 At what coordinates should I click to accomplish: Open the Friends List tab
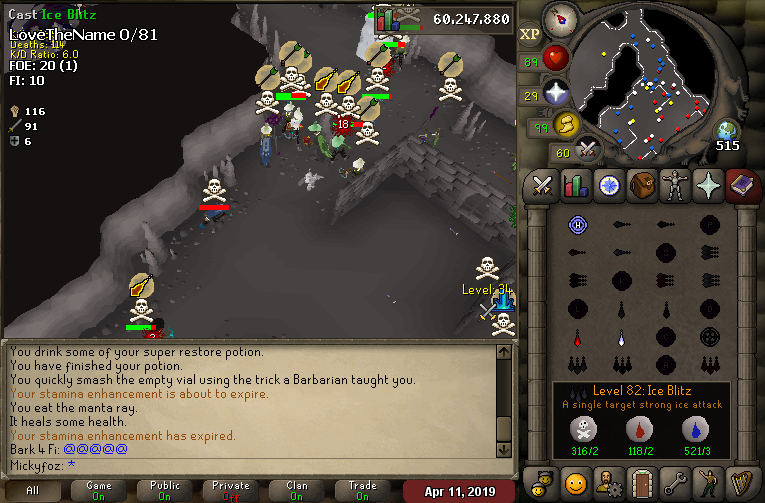click(x=576, y=483)
